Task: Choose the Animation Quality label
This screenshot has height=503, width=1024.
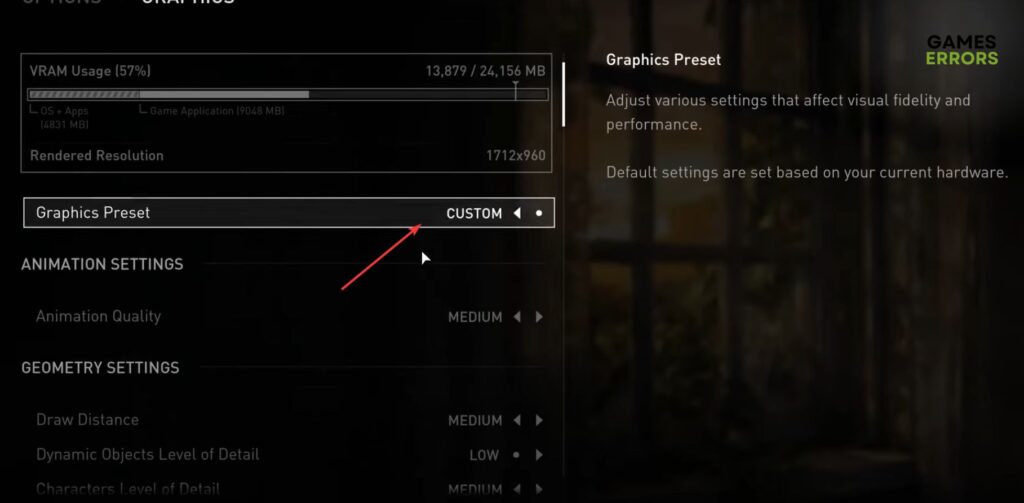Action: (x=98, y=316)
